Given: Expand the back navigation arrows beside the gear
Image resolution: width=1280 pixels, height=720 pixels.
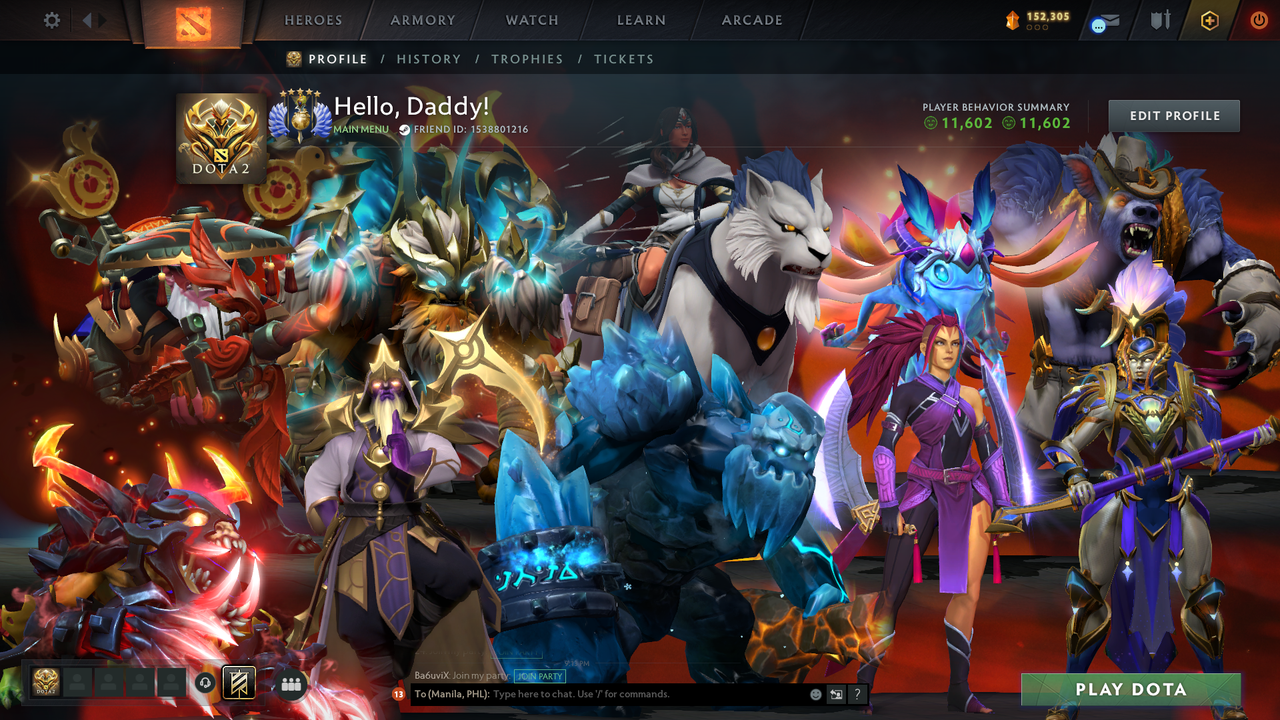Looking at the screenshot, I should tap(87, 20).
